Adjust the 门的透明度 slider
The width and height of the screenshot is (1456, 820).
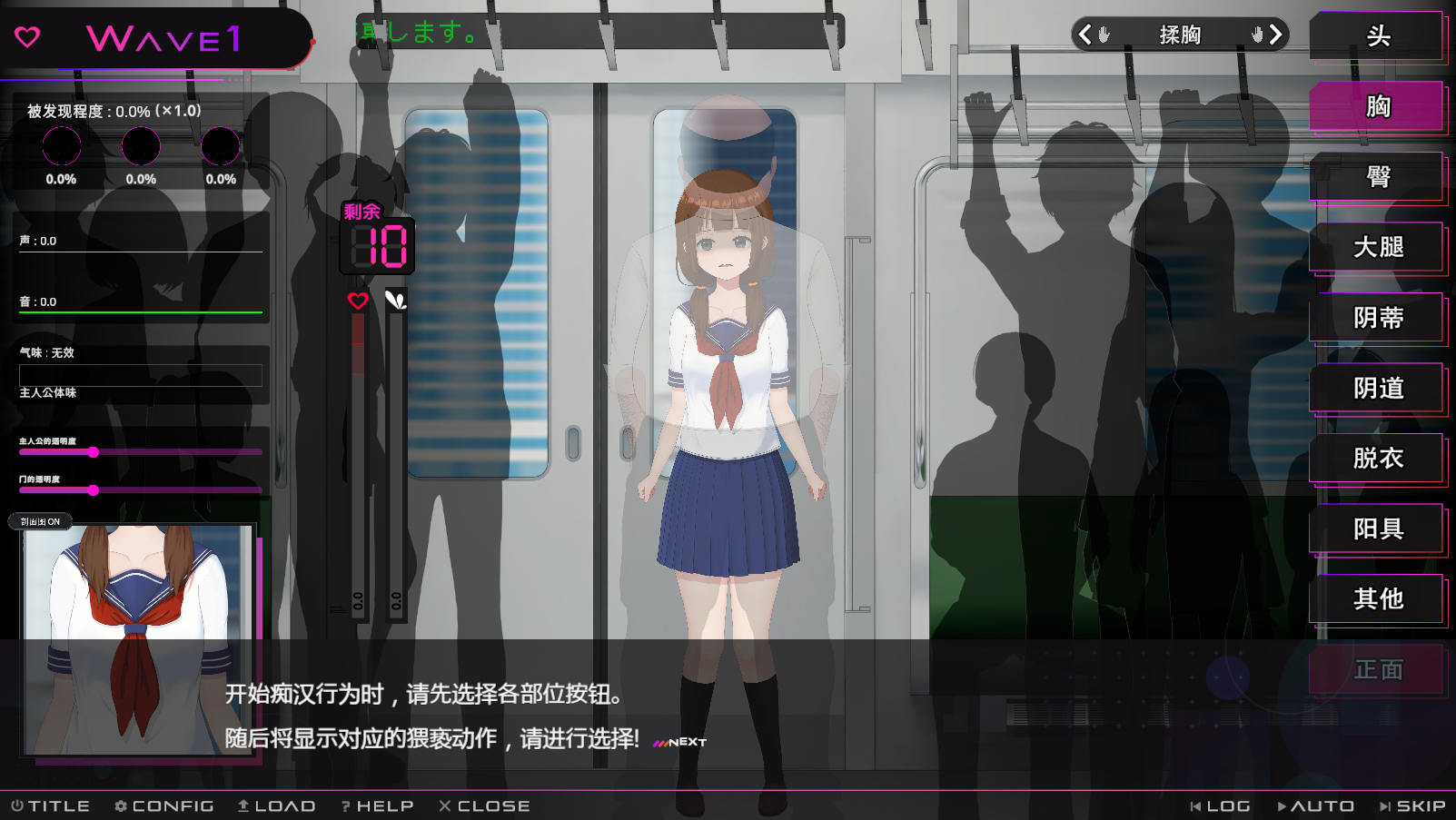94,490
